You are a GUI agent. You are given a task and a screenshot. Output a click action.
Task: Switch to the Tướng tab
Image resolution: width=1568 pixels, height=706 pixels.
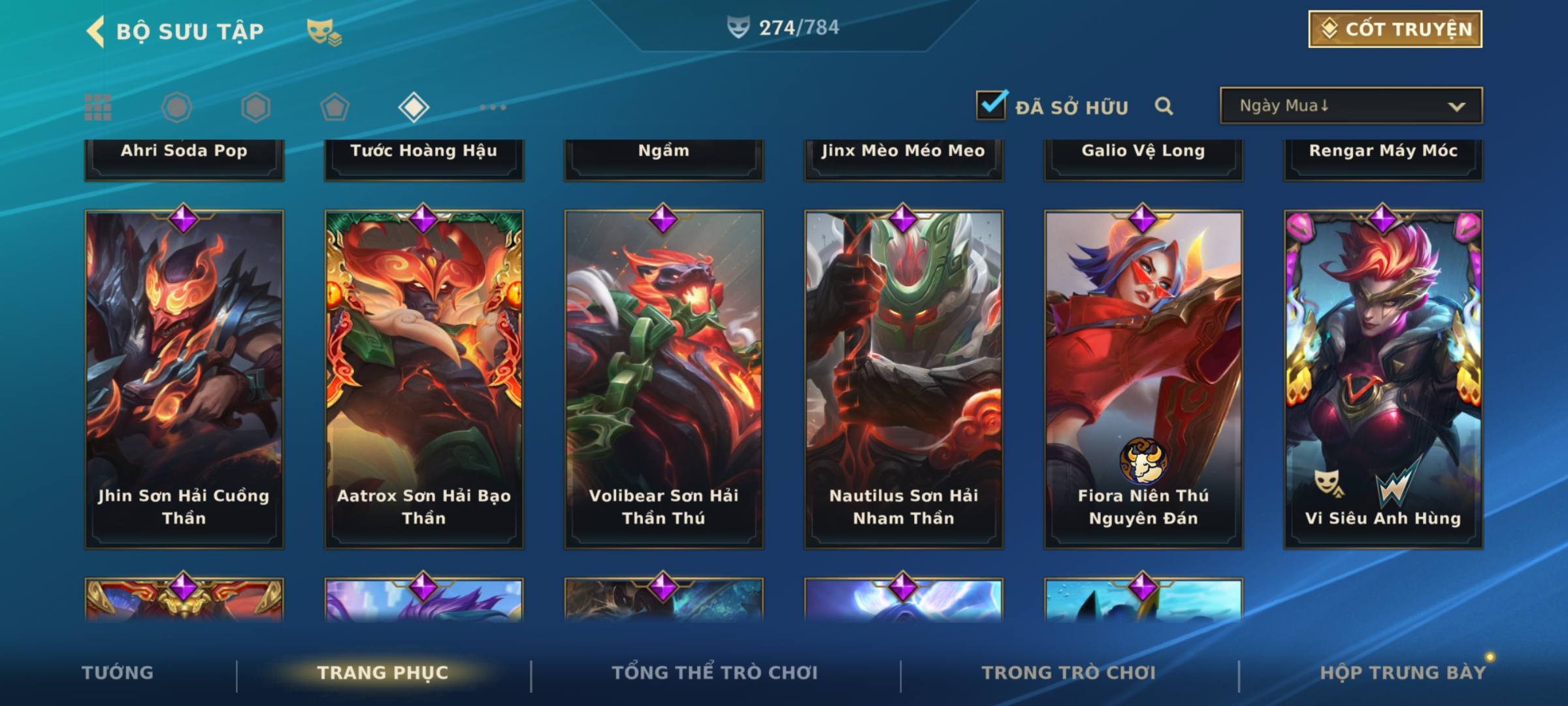tap(118, 673)
